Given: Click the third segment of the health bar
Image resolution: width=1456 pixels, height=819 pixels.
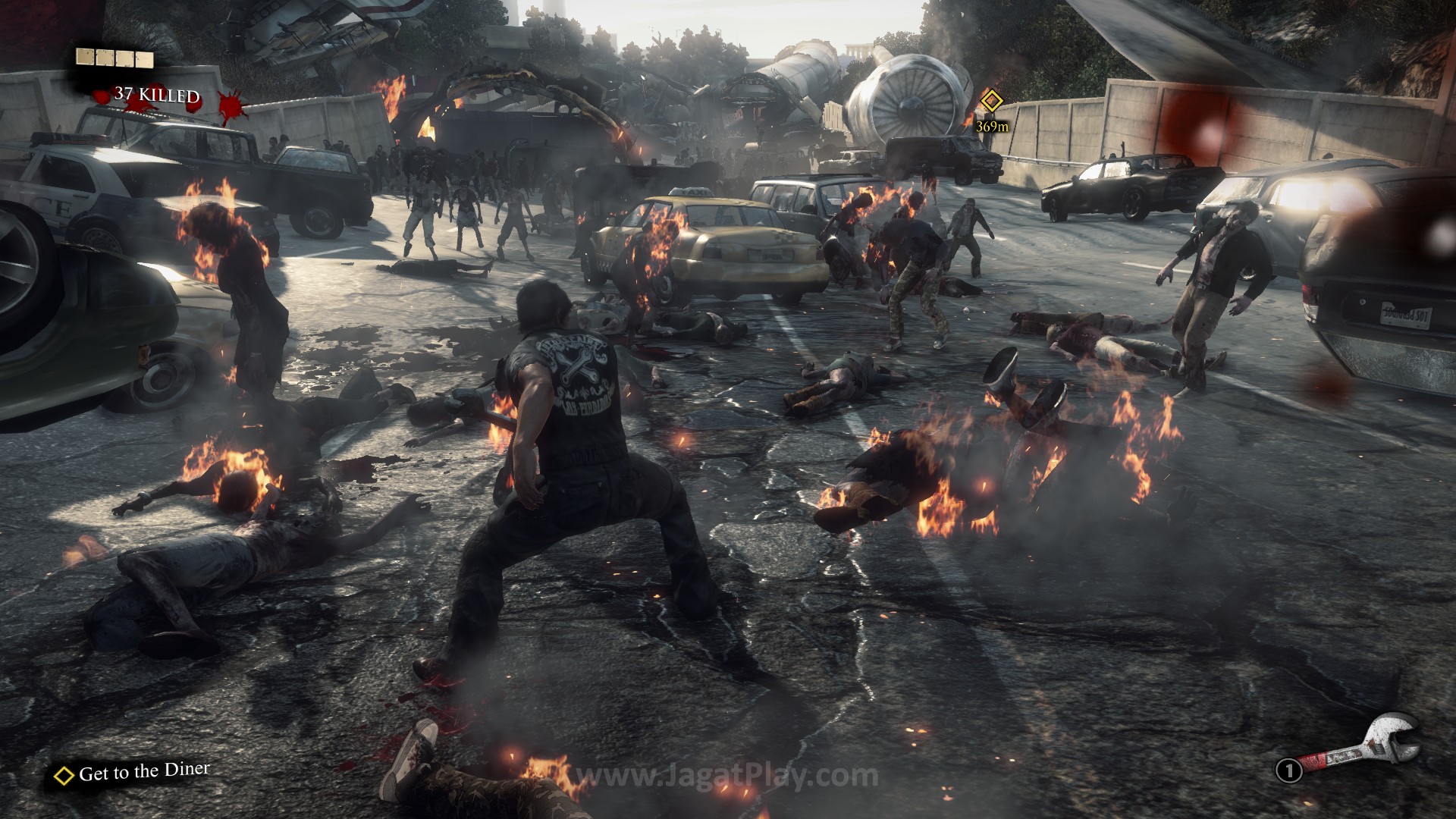Looking at the screenshot, I should 125,58.
